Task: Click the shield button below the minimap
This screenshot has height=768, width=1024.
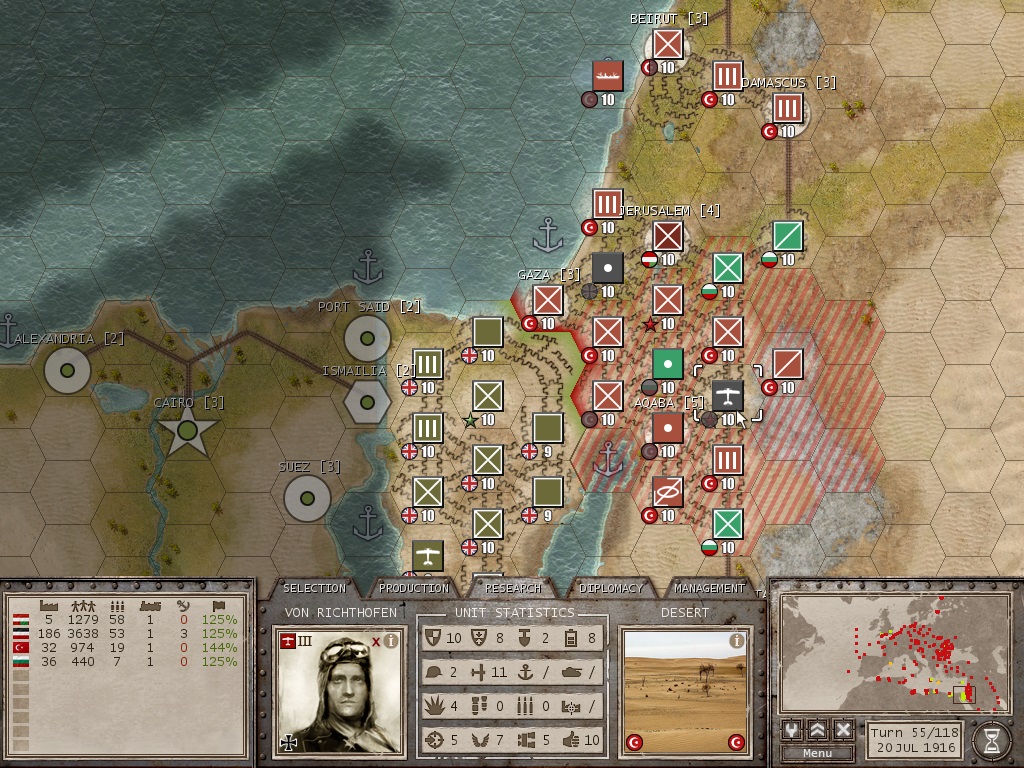Action: pos(792,729)
